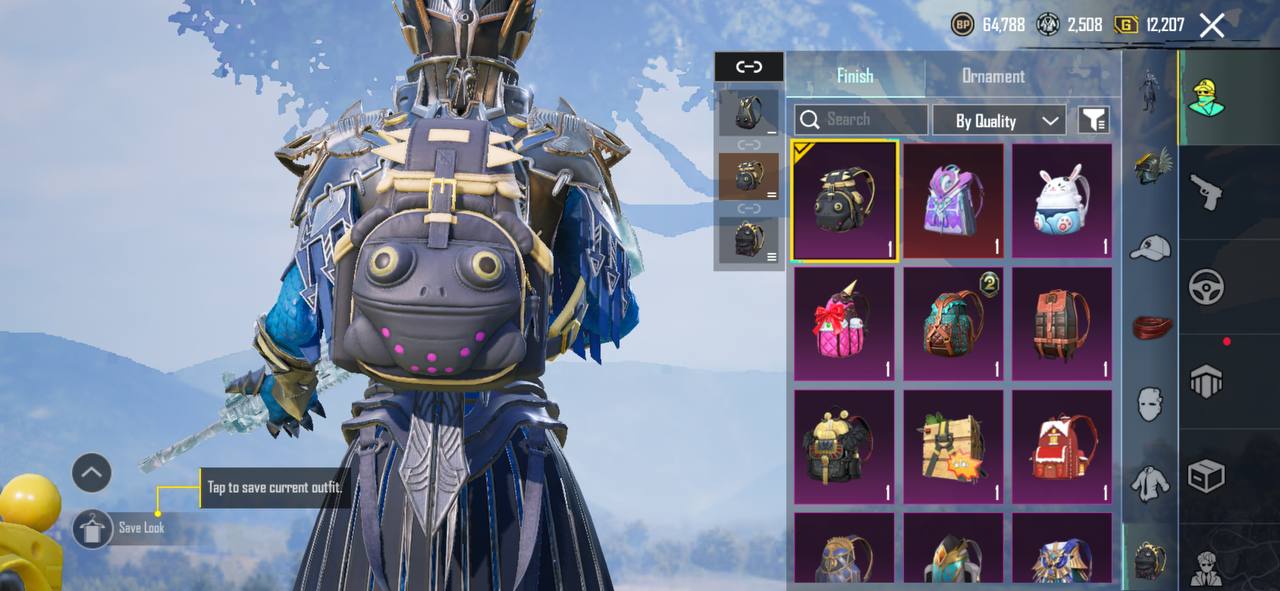Pick the pink gift-bow backpack skin
Image resolution: width=1280 pixels, height=591 pixels.
tap(844, 325)
